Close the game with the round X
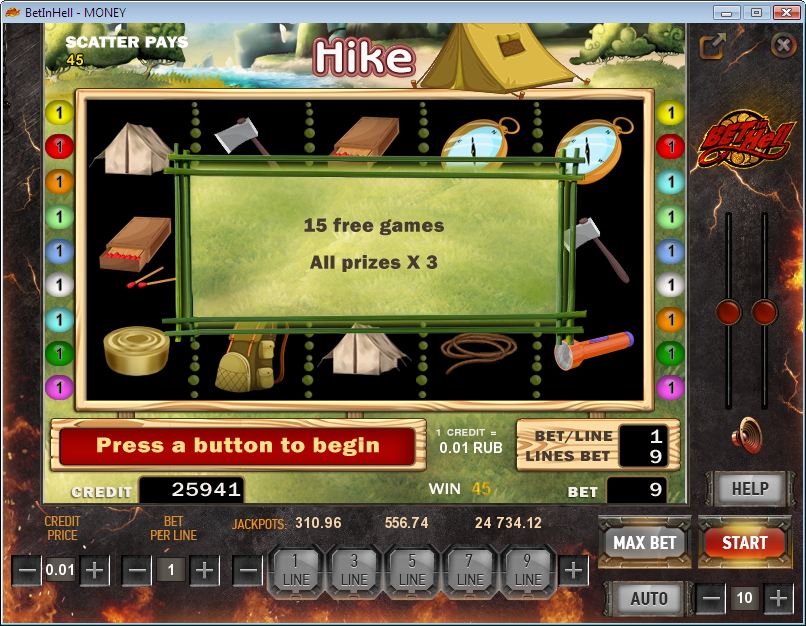Image resolution: width=806 pixels, height=626 pixels. [783, 45]
